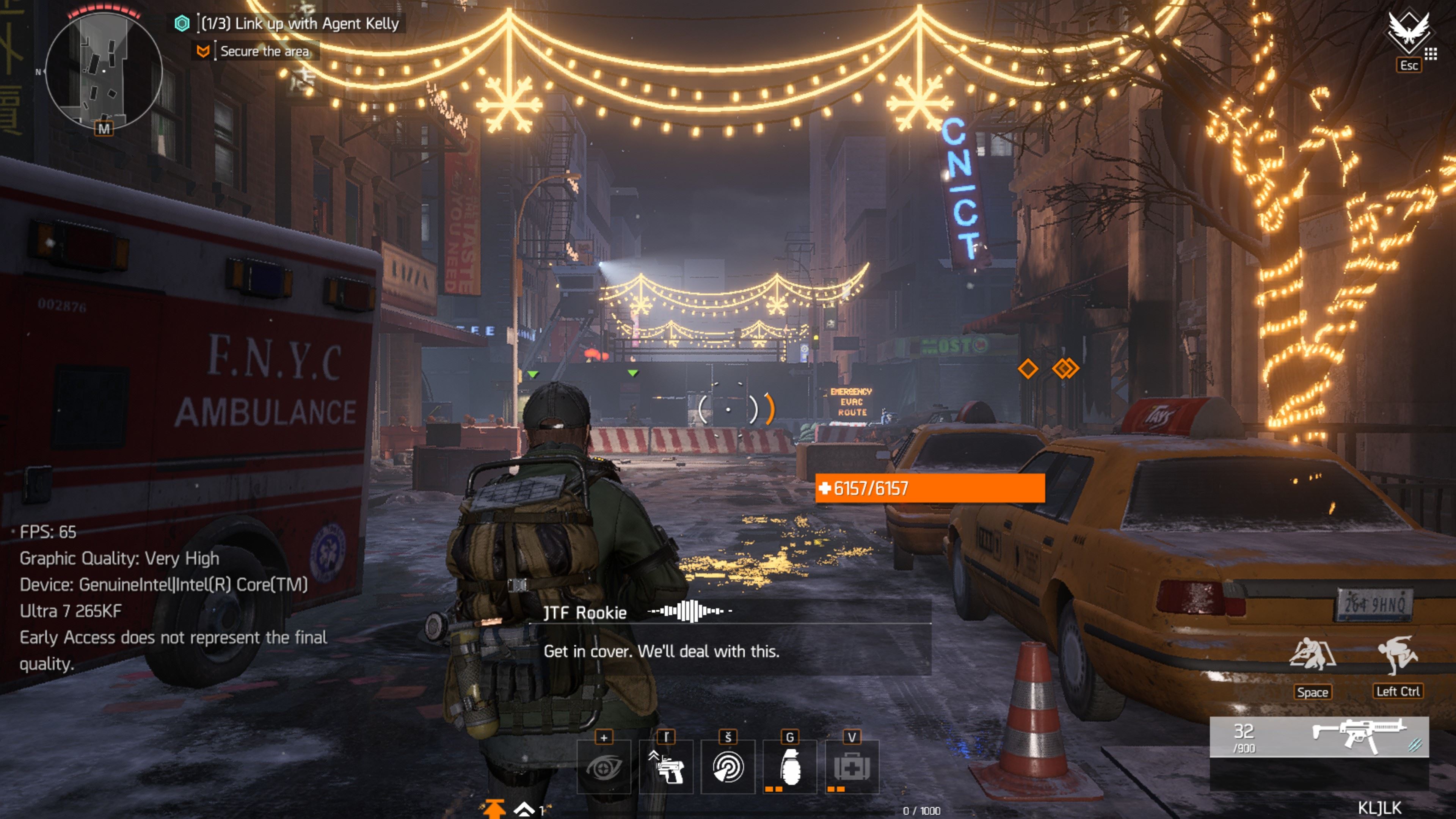This screenshot has height=819, width=1456.
Task: Select the grenade slot
Action: pos(789,766)
